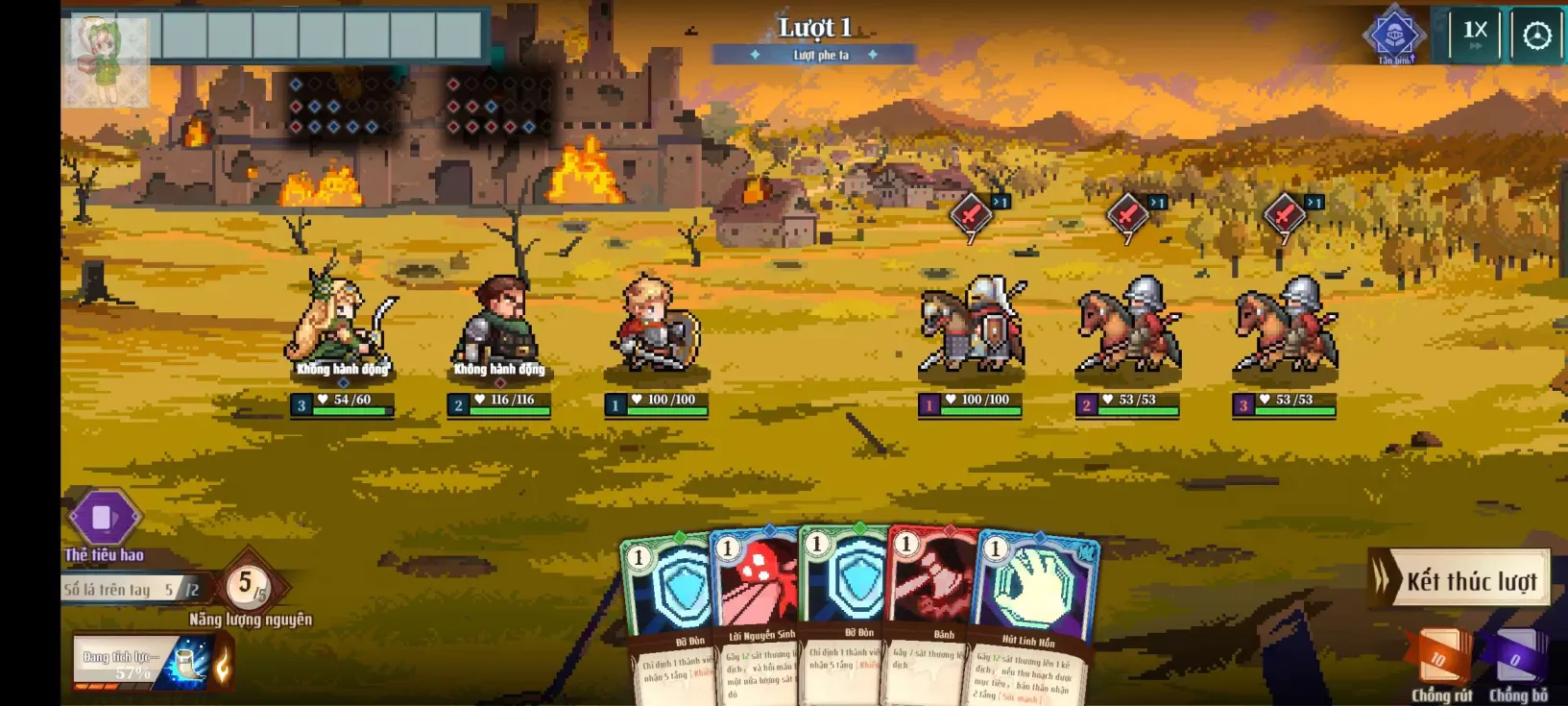Click the horn icon on the charging bar
The height and width of the screenshot is (706, 1568).
click(x=191, y=665)
